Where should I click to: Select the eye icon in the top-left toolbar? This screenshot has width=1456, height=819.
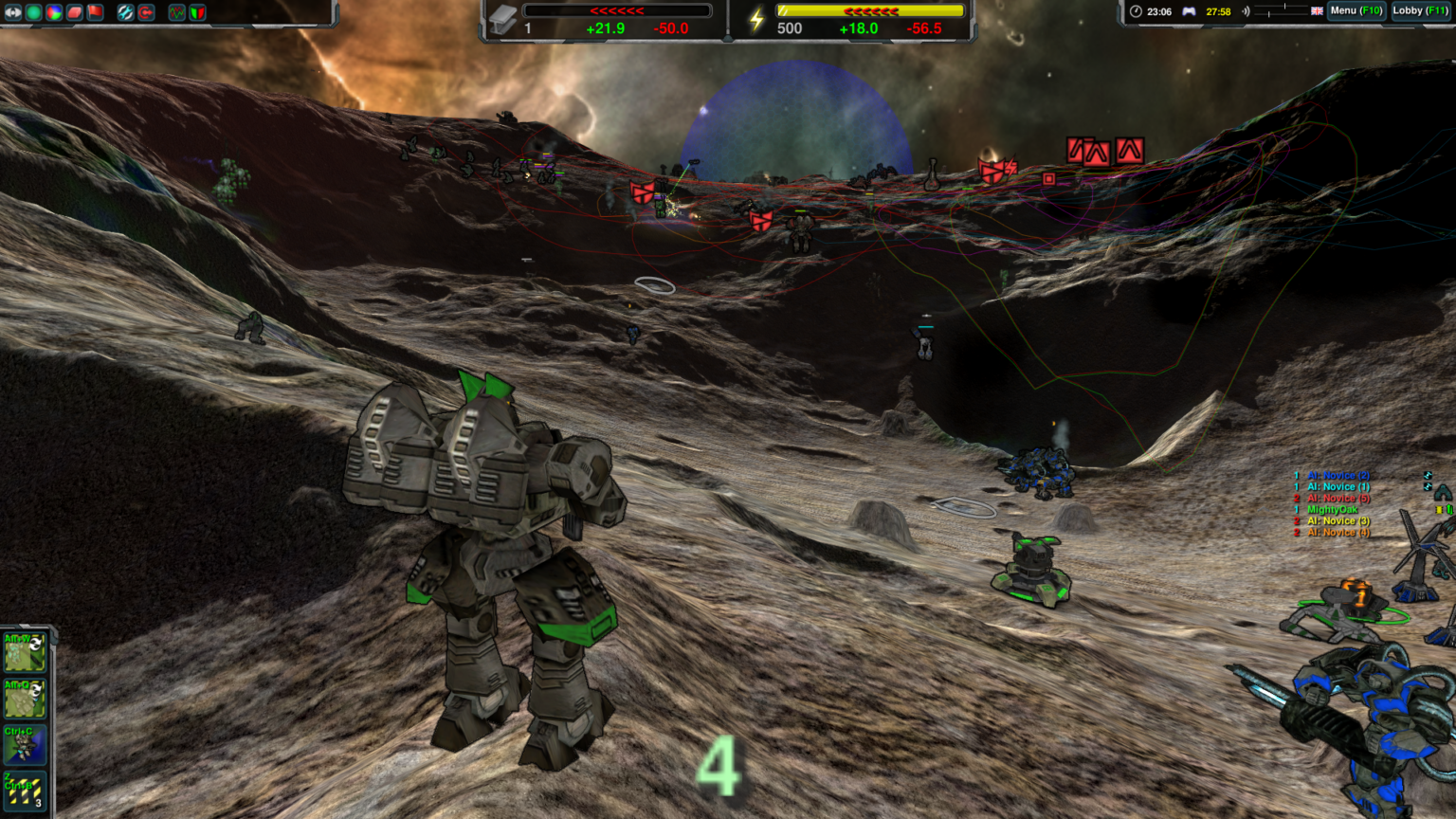[x=13, y=12]
